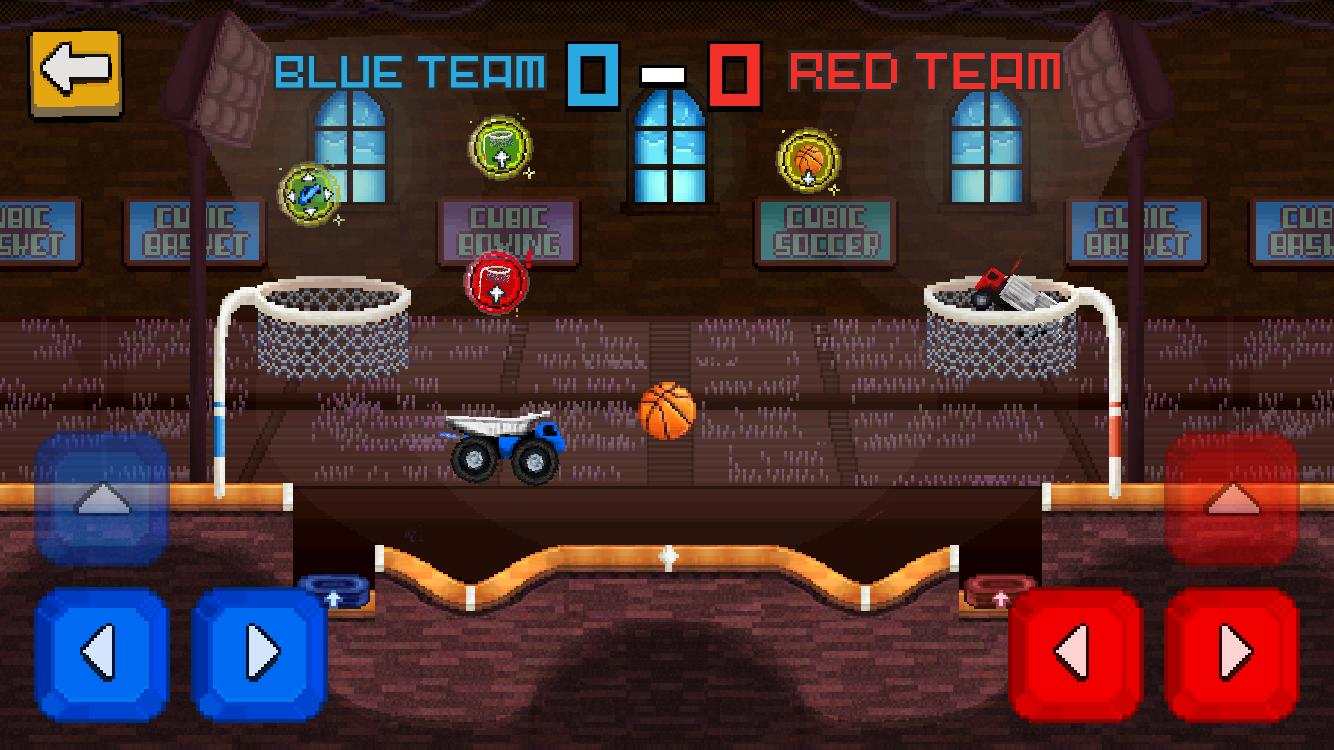This screenshot has width=1334, height=750.
Task: Tap the red left movement arrow
Action: 1075,648
